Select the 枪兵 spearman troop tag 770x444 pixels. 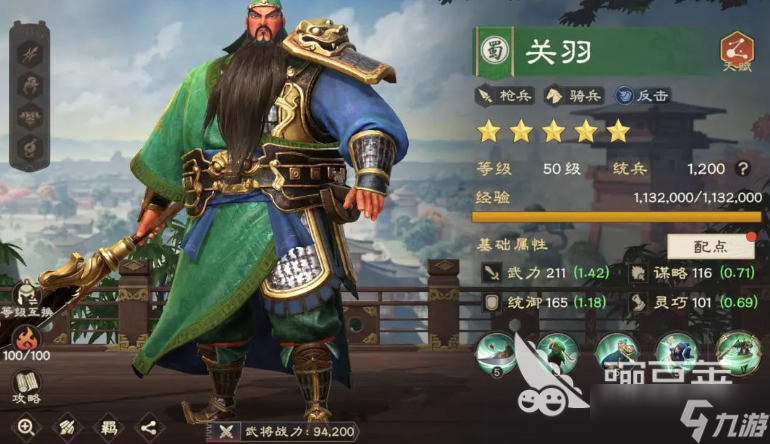click(506, 96)
